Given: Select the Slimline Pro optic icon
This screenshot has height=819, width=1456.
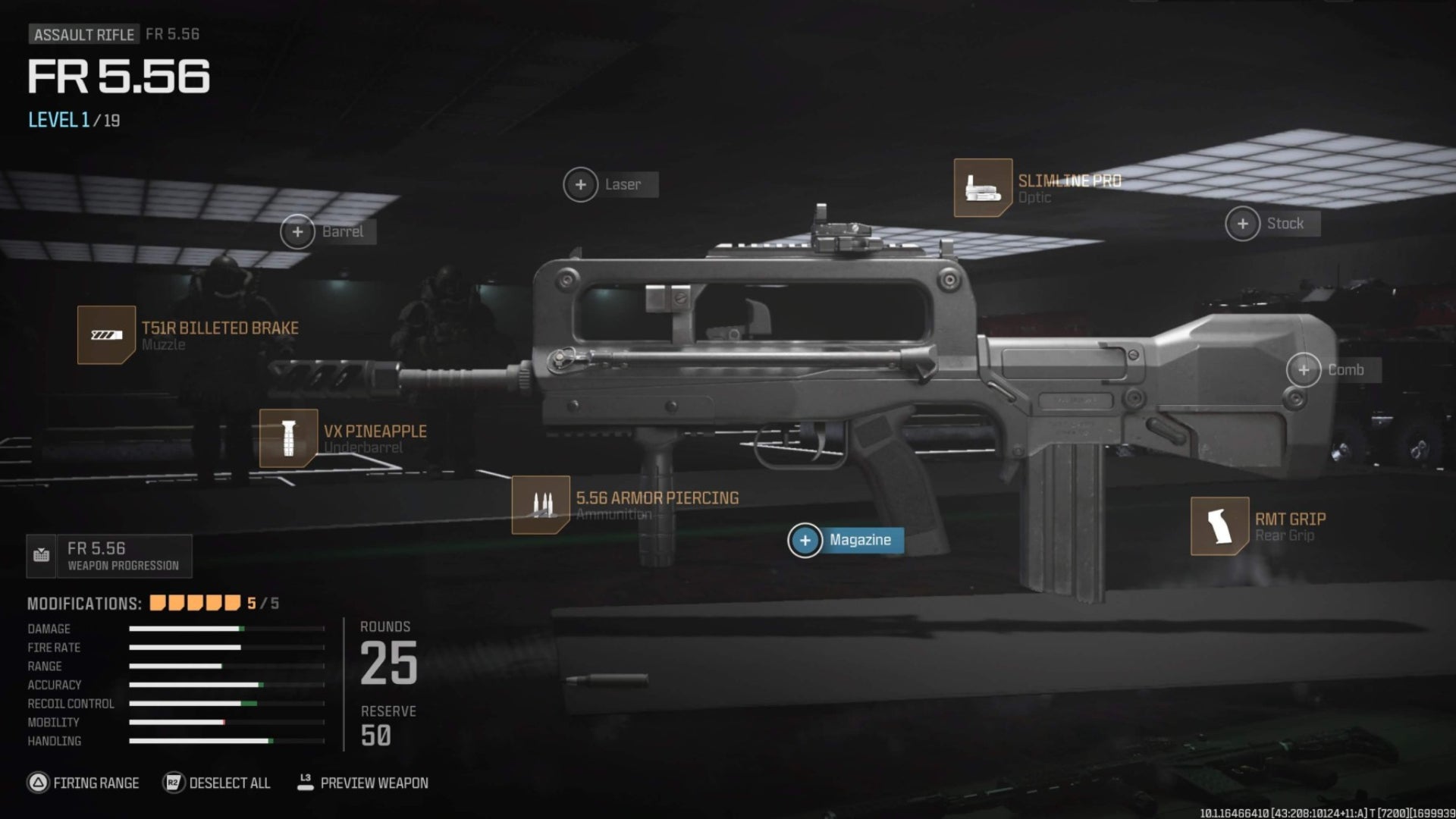Looking at the screenshot, I should (984, 188).
